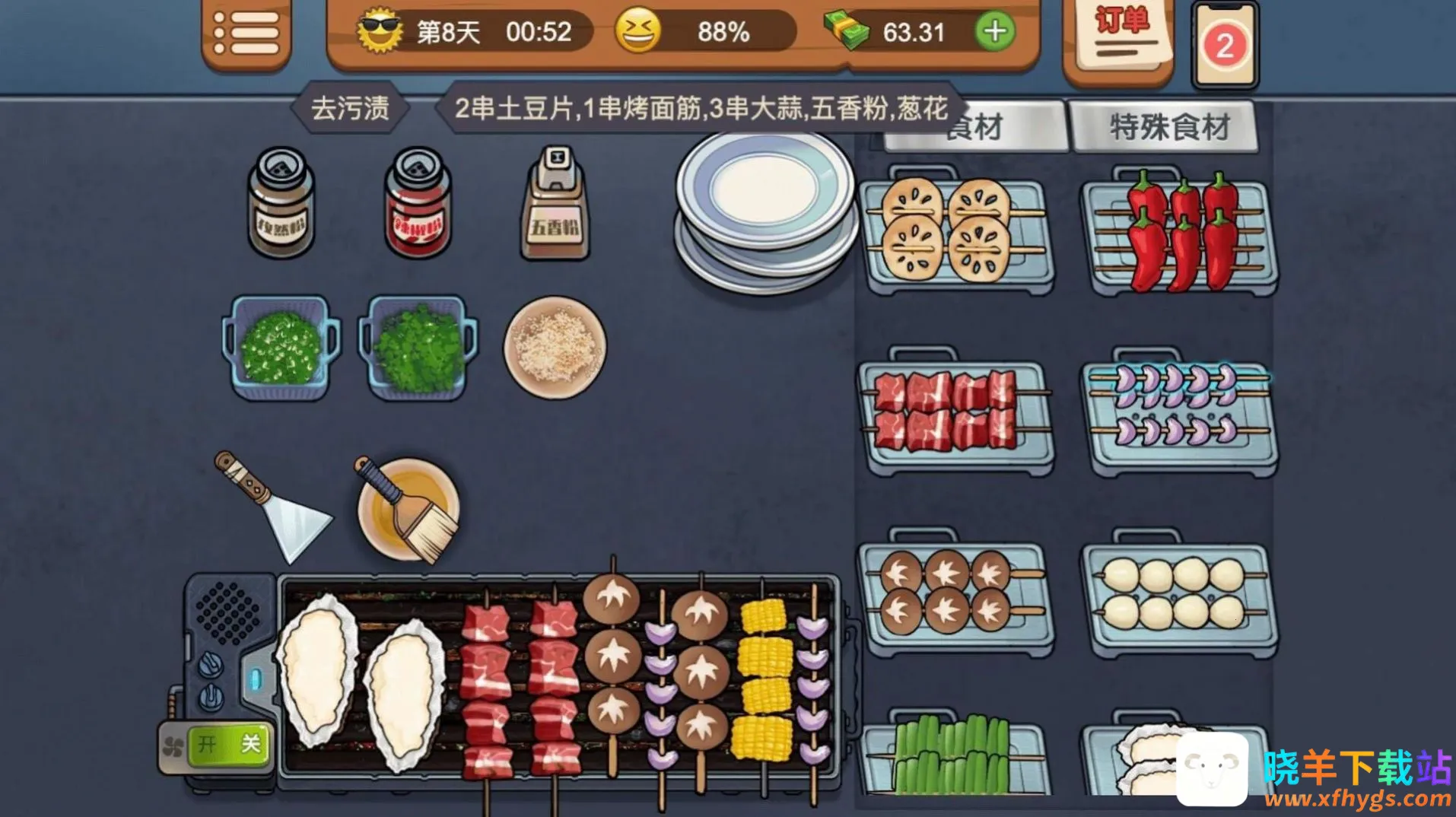Open the hamburger menu
Viewport: 1456px width, 817px height.
[x=246, y=34]
